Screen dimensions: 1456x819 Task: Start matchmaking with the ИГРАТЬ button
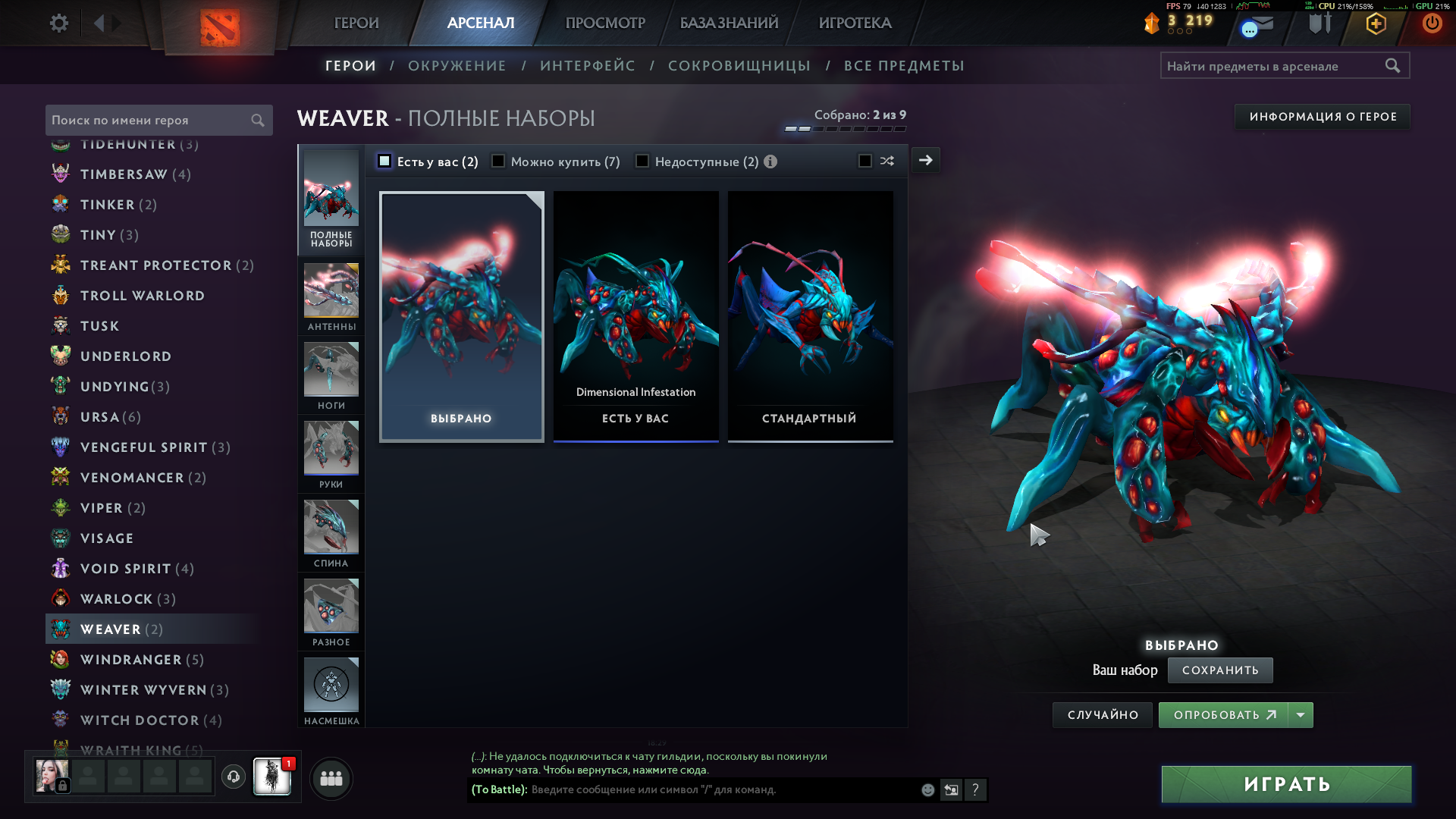pos(1286,784)
